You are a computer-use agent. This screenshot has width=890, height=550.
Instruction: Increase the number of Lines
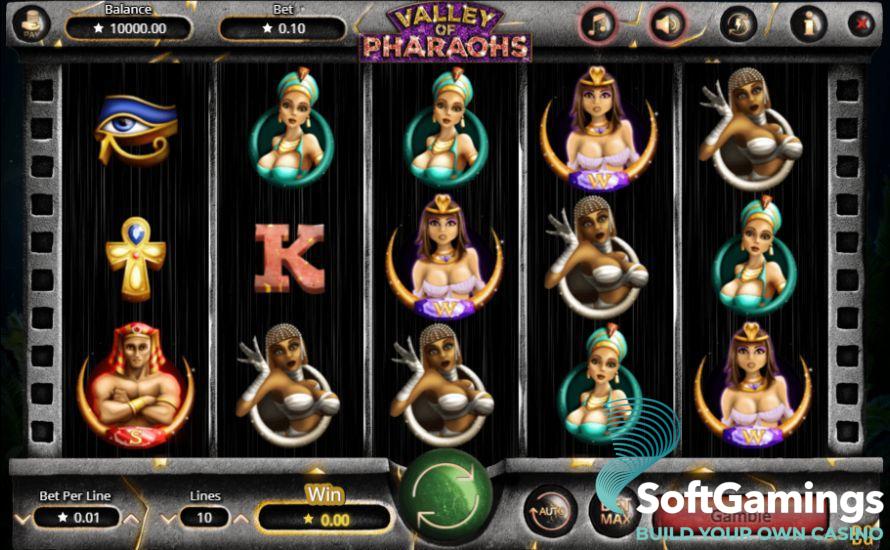[x=239, y=517]
